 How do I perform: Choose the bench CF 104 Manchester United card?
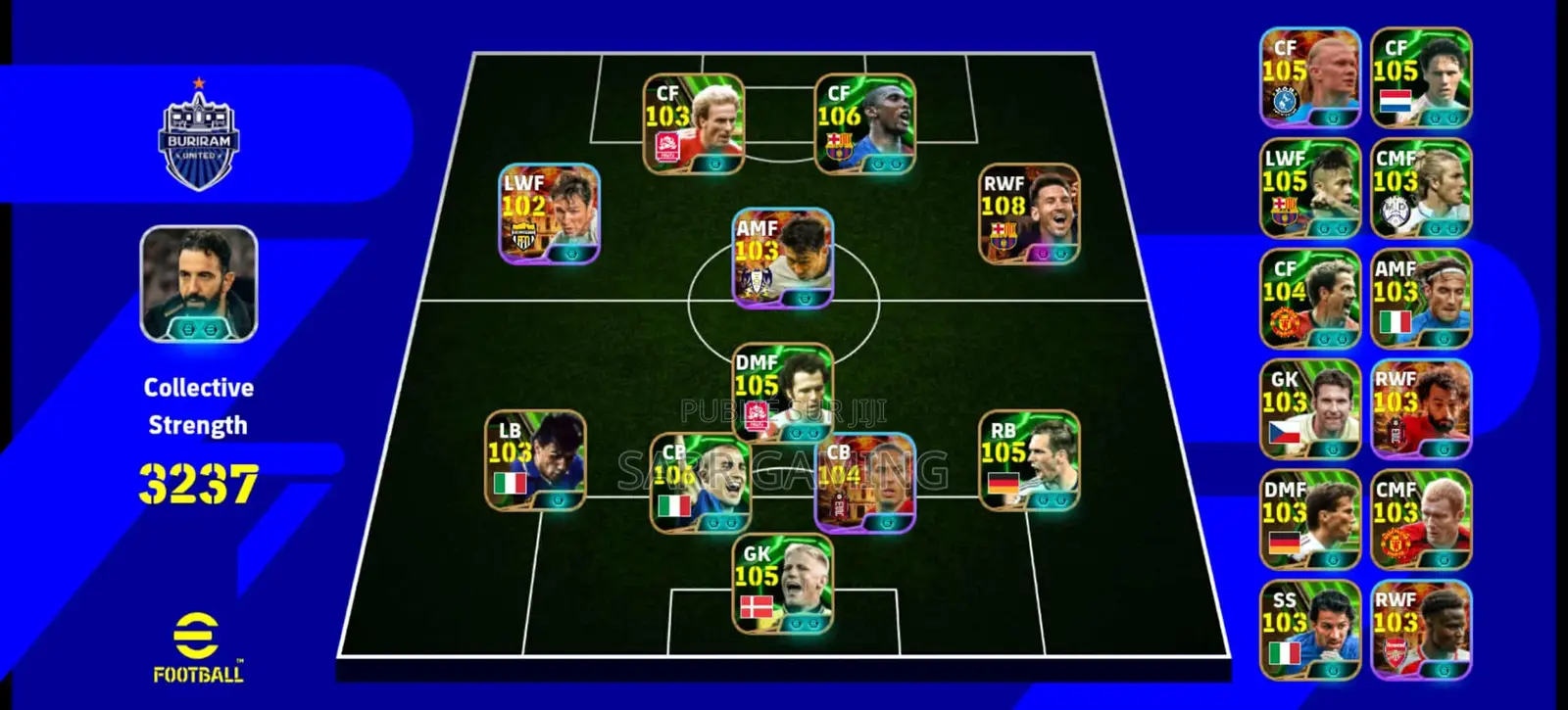coord(1310,299)
